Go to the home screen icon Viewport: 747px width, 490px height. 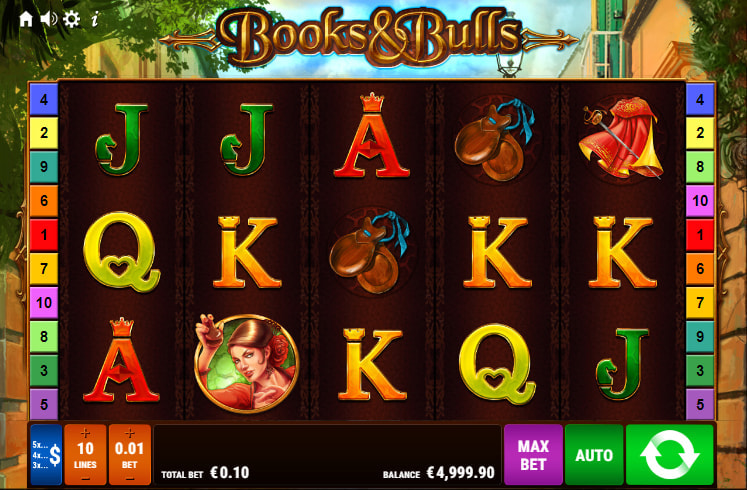[26, 19]
